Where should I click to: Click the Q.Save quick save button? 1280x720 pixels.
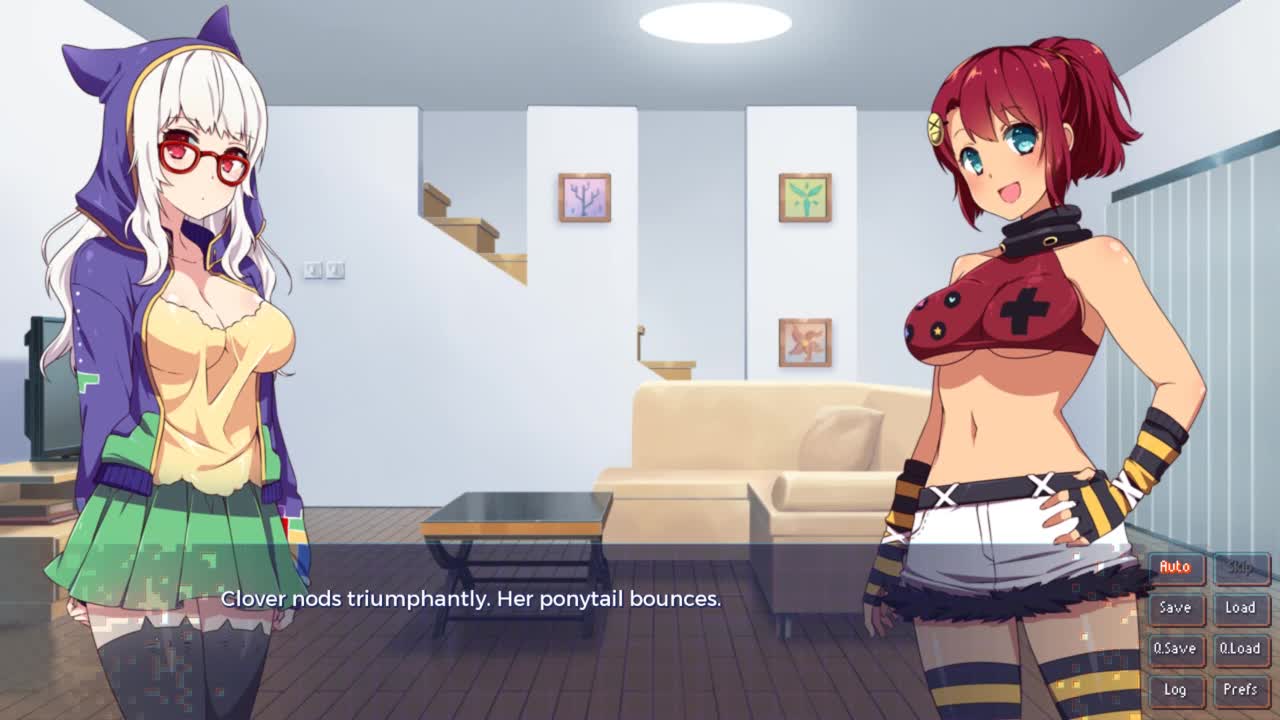[x=1175, y=648]
